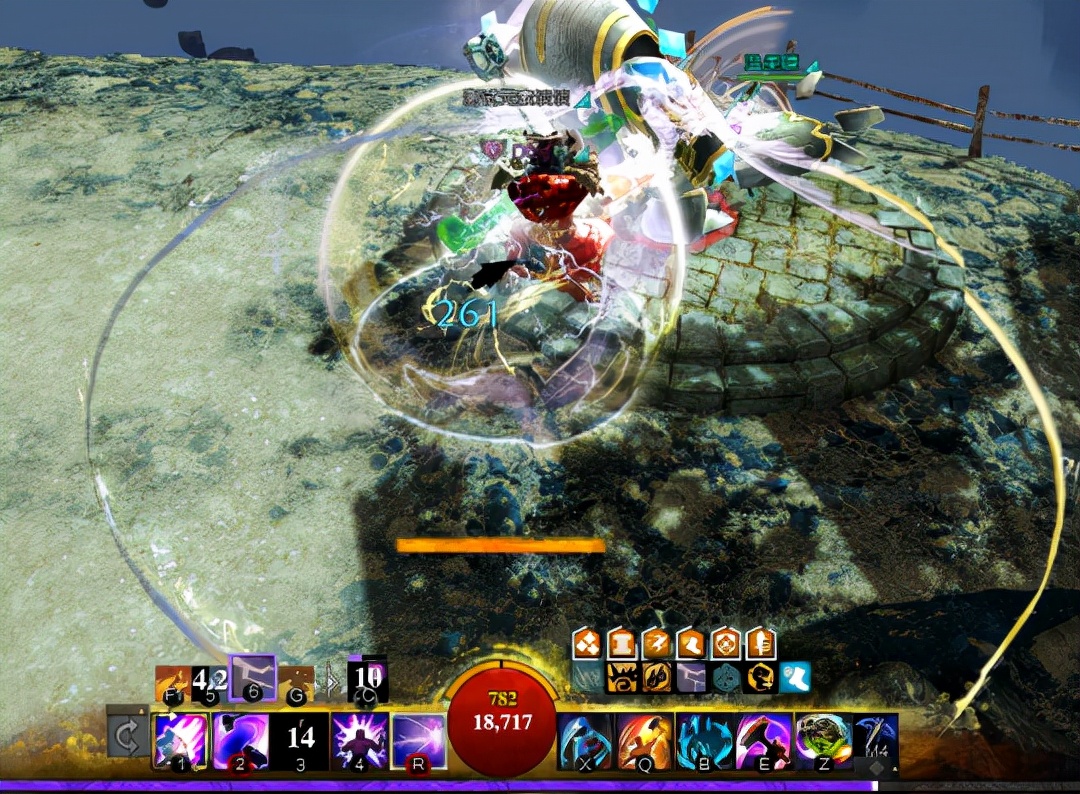Activate the hooded healing skill marked X

tap(584, 741)
